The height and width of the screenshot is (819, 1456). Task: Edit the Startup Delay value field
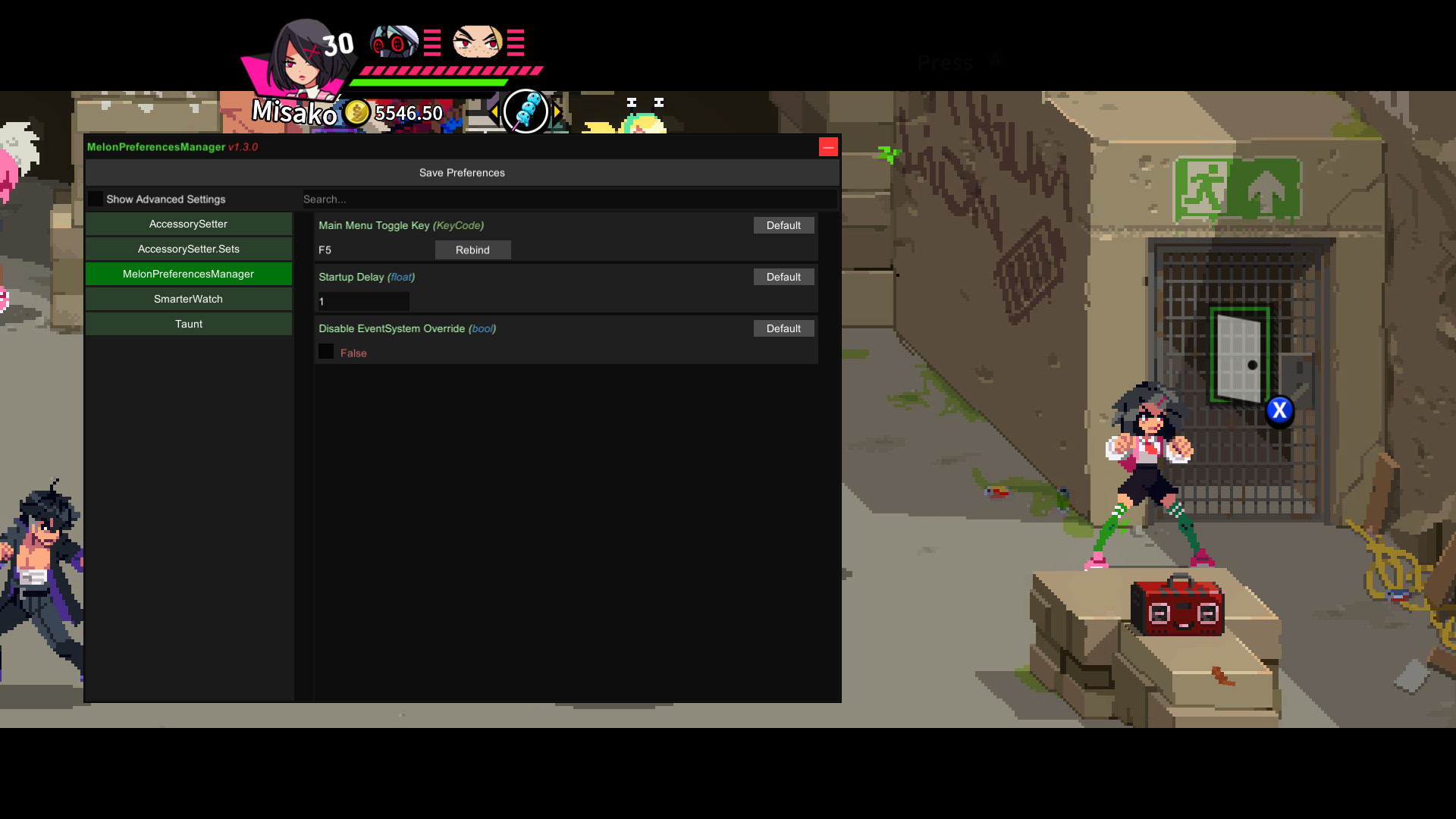[362, 301]
